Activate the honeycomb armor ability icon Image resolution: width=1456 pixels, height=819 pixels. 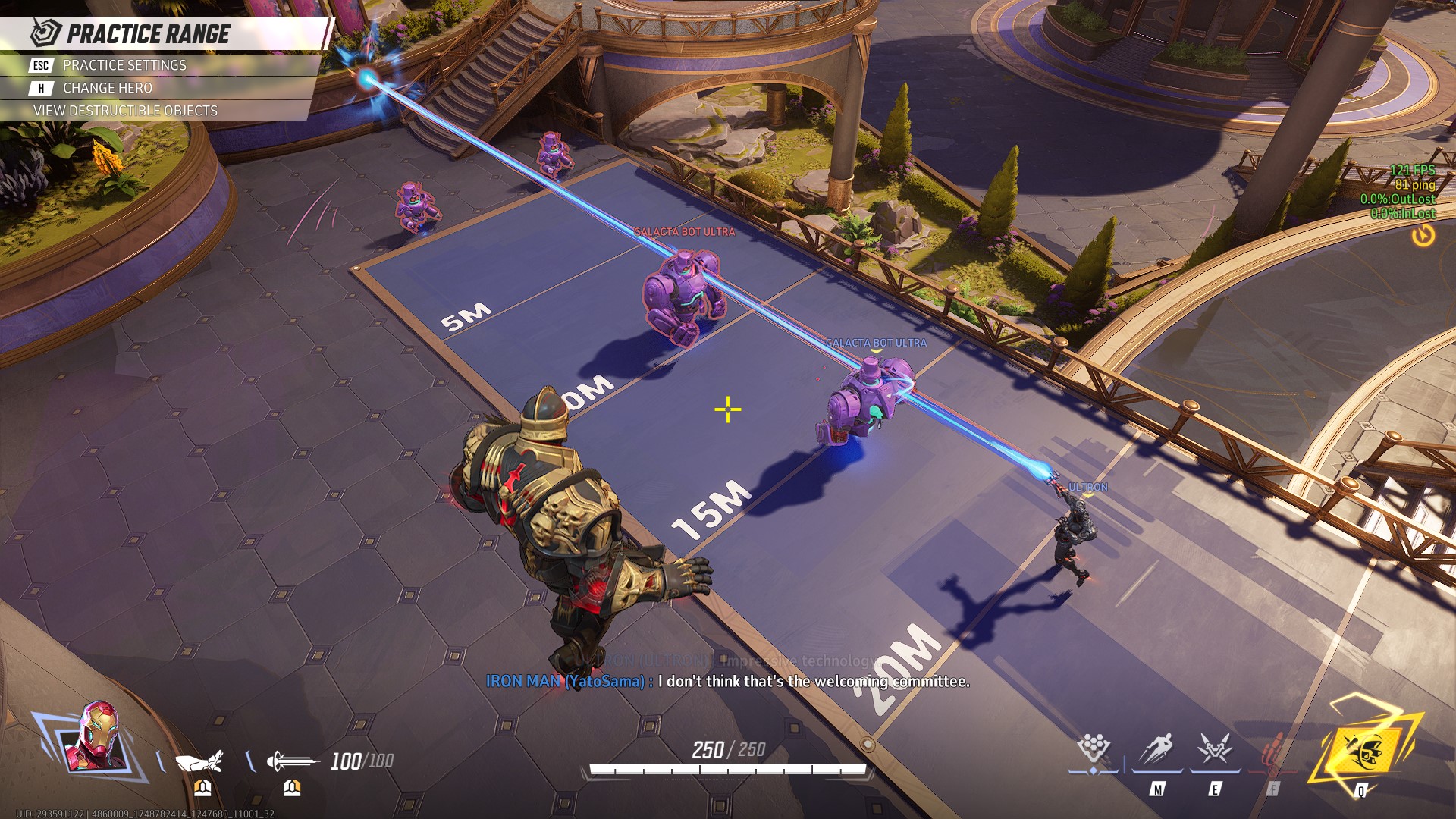[1094, 748]
